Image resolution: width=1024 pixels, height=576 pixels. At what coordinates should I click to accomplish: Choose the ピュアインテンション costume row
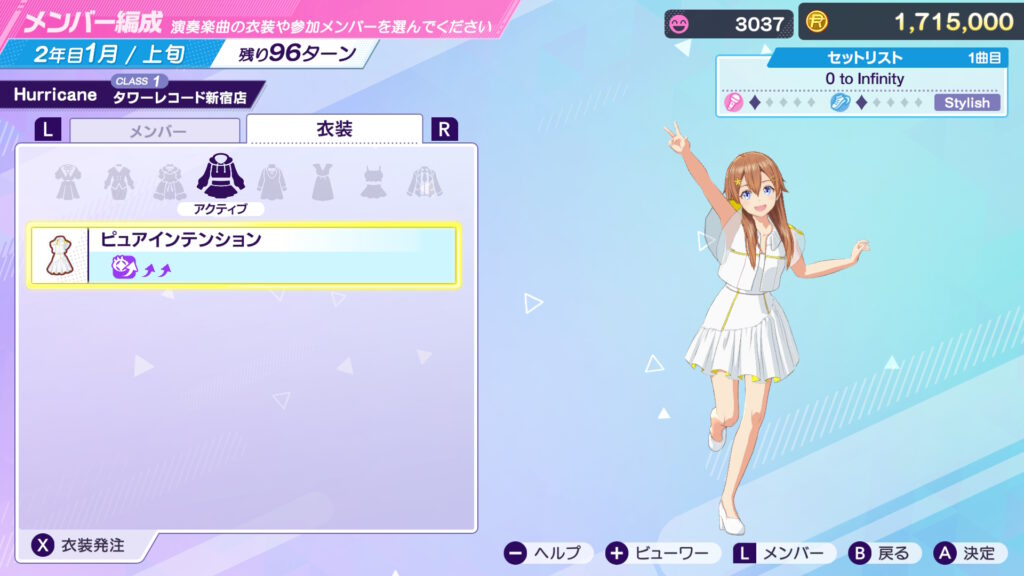pyautogui.click(x=243, y=255)
